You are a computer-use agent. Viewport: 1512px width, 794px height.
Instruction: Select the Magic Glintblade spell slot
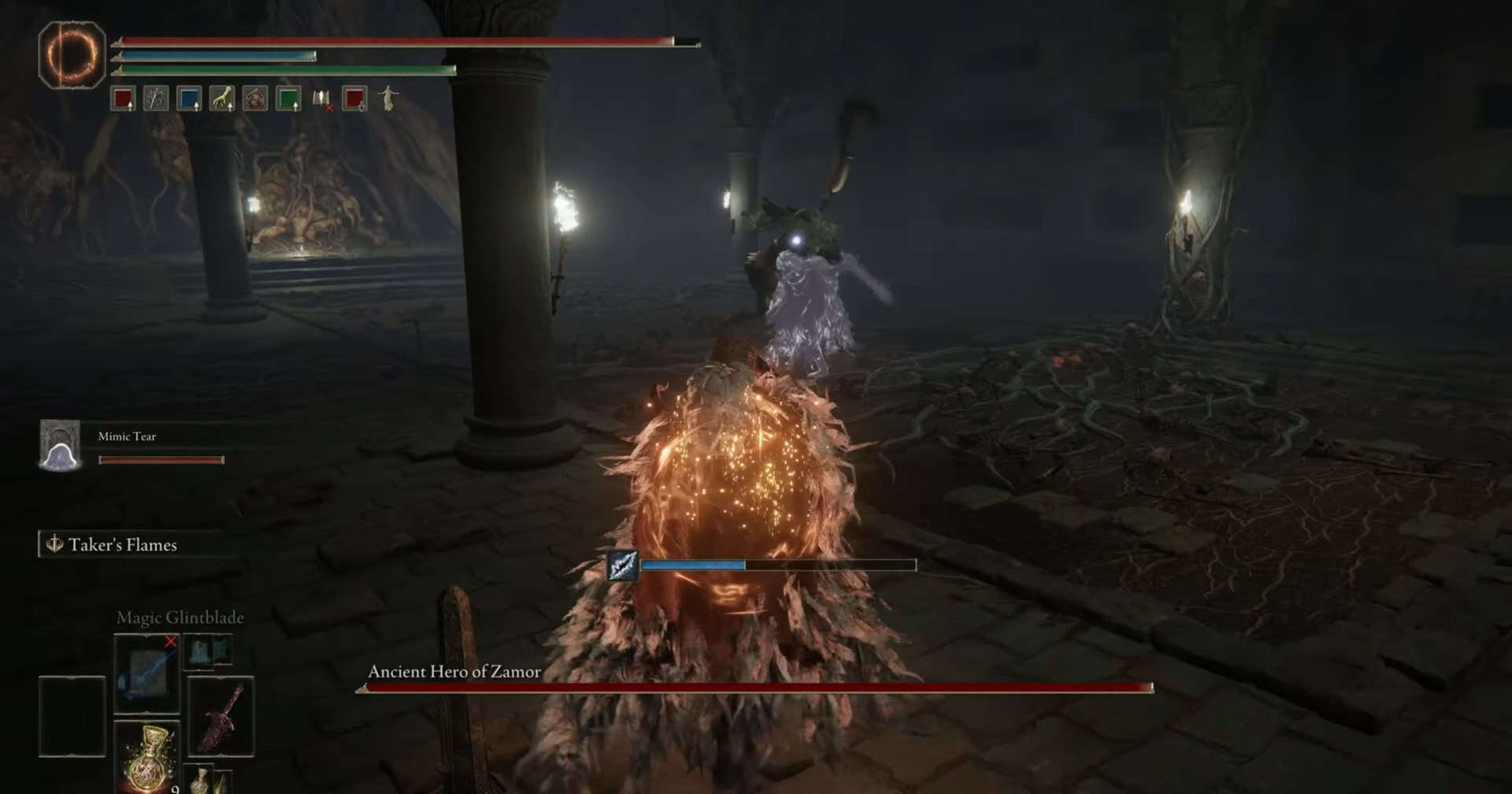click(x=147, y=673)
